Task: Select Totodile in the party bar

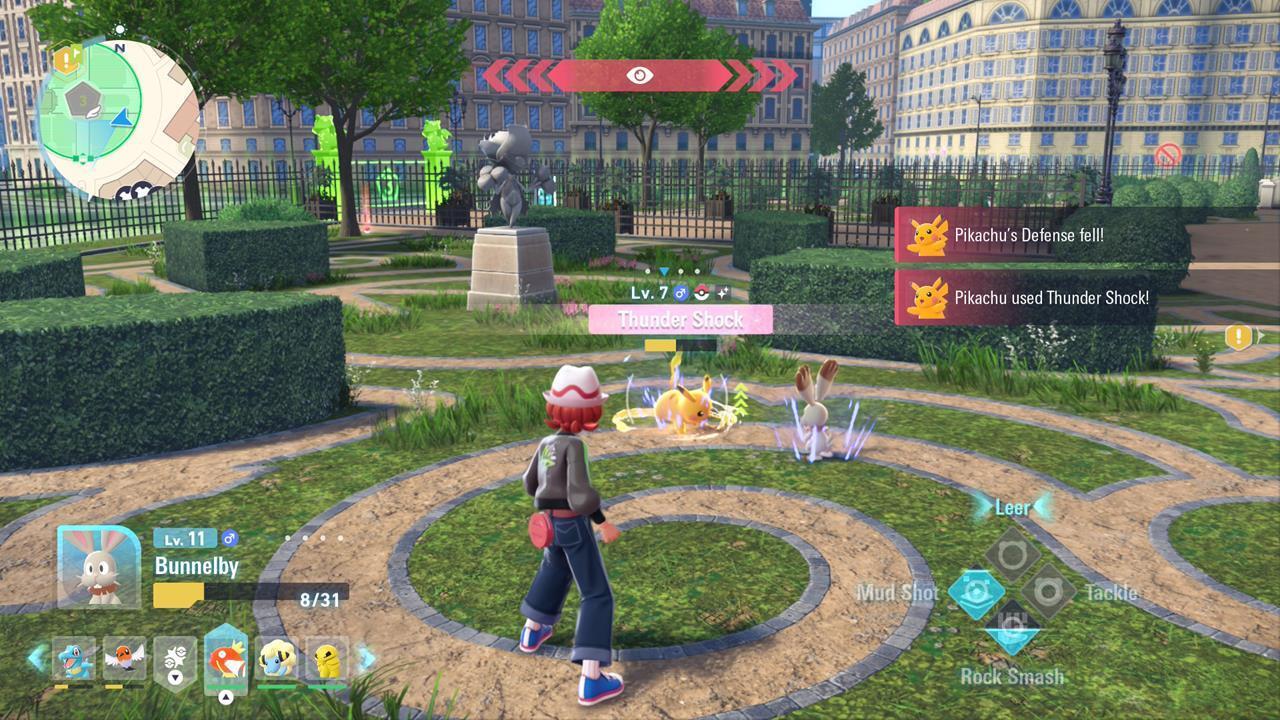Action: pos(73,658)
